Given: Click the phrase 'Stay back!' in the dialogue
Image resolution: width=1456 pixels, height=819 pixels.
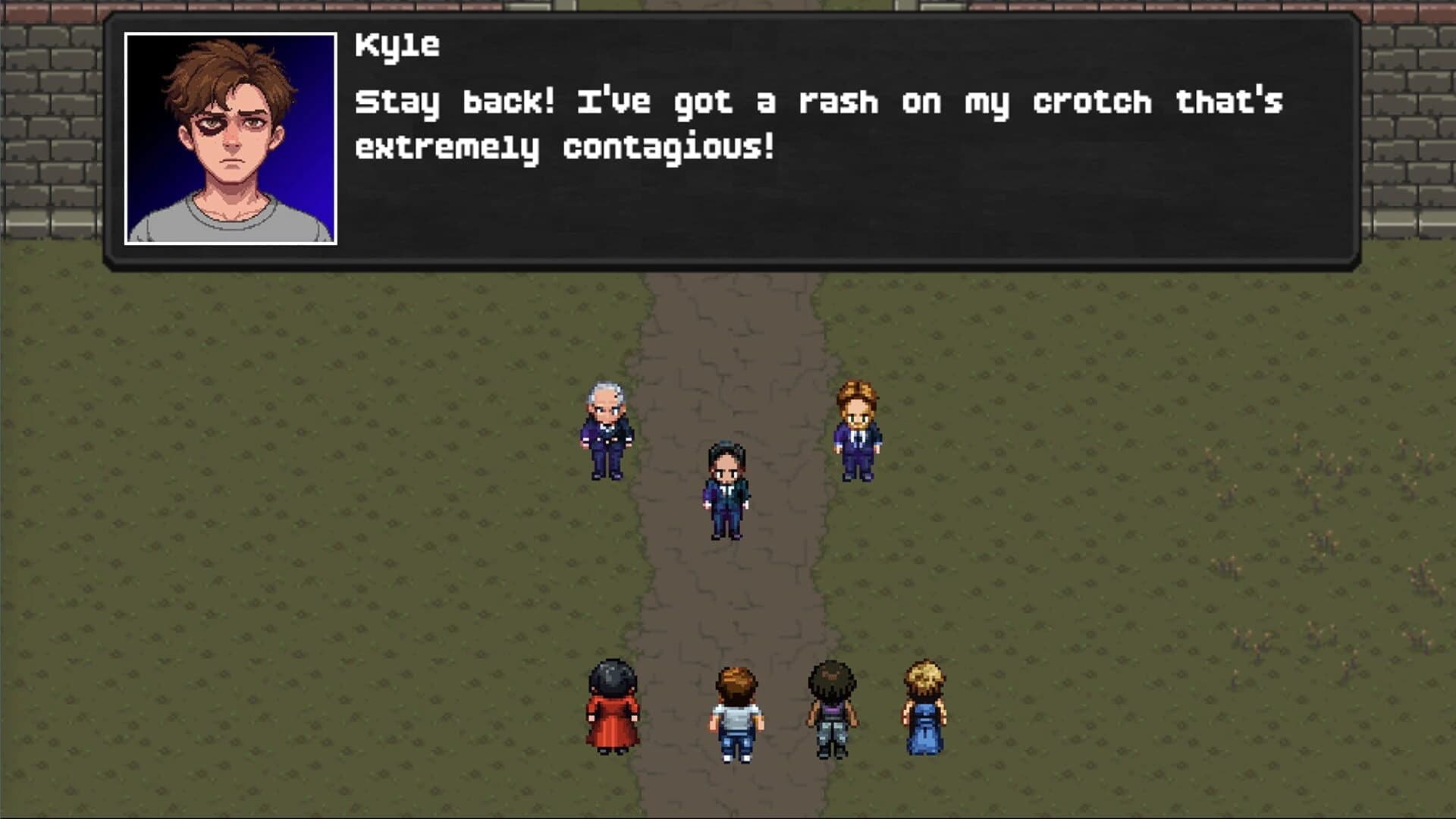Looking at the screenshot, I should (455, 102).
